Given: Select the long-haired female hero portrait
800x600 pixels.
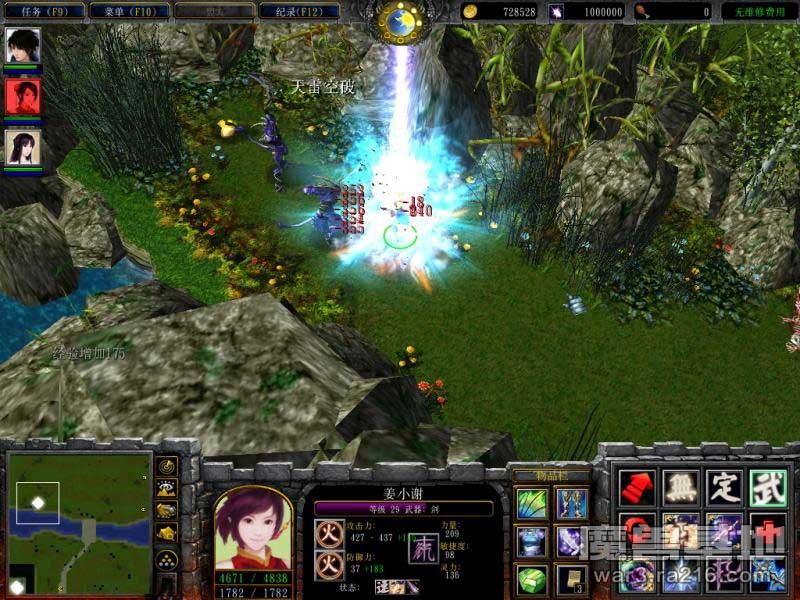Looking at the screenshot, I should [x=21, y=147].
